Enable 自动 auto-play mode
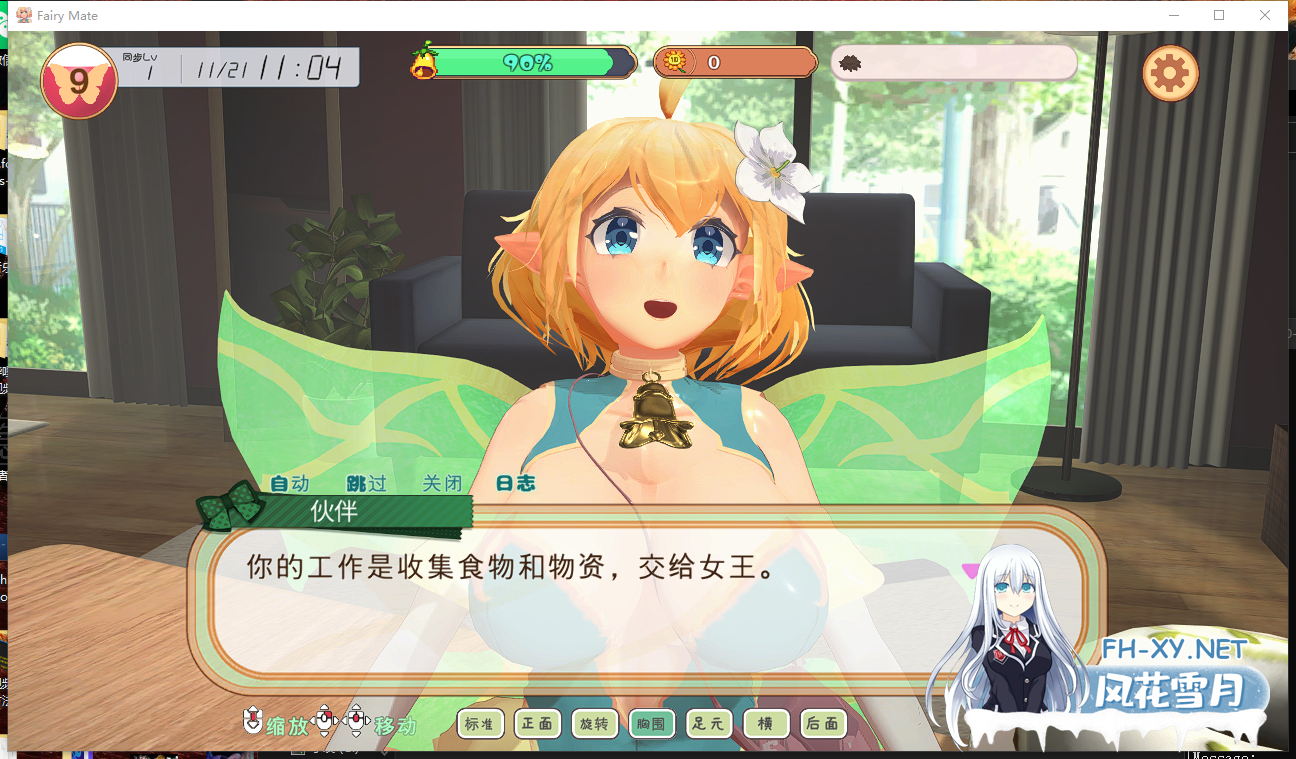 point(288,483)
